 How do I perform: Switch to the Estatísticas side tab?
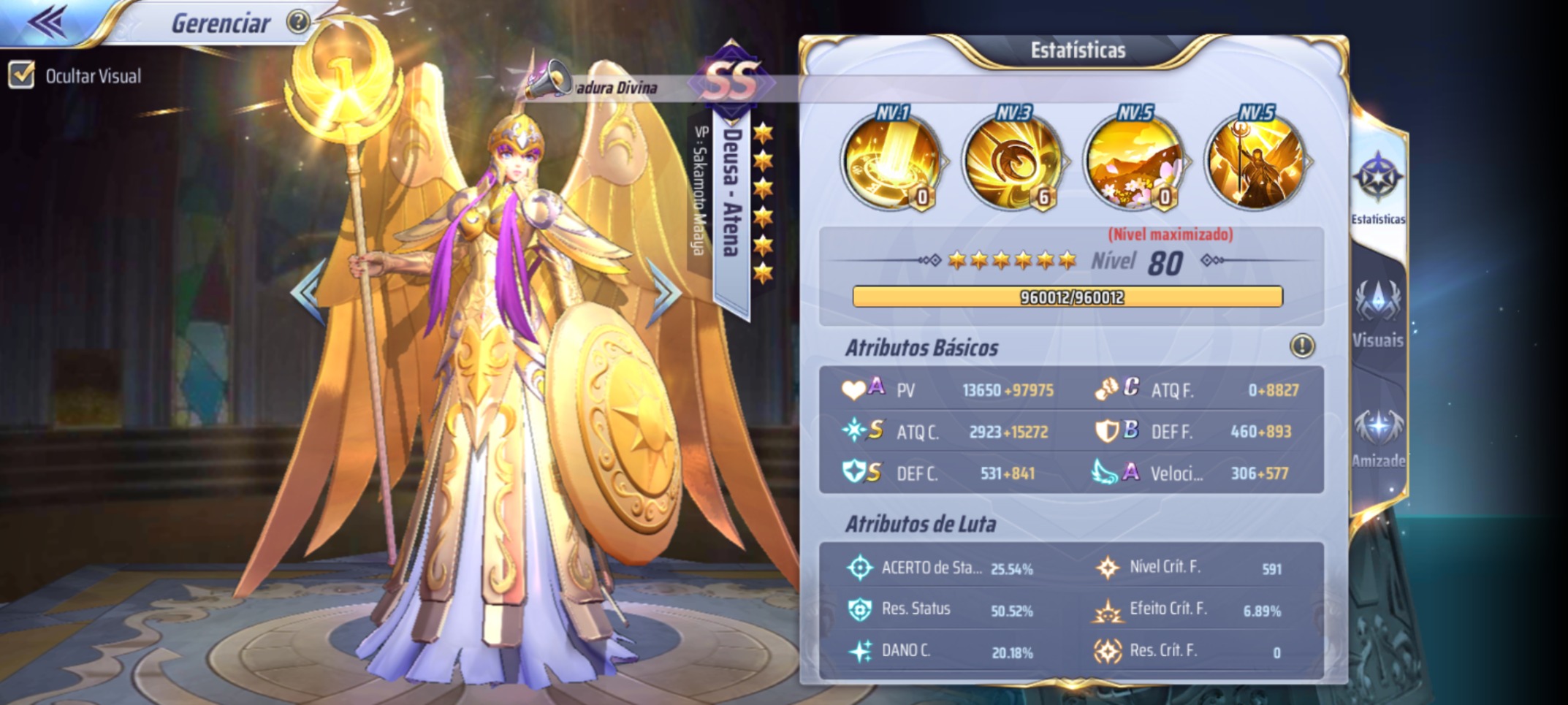(1377, 188)
